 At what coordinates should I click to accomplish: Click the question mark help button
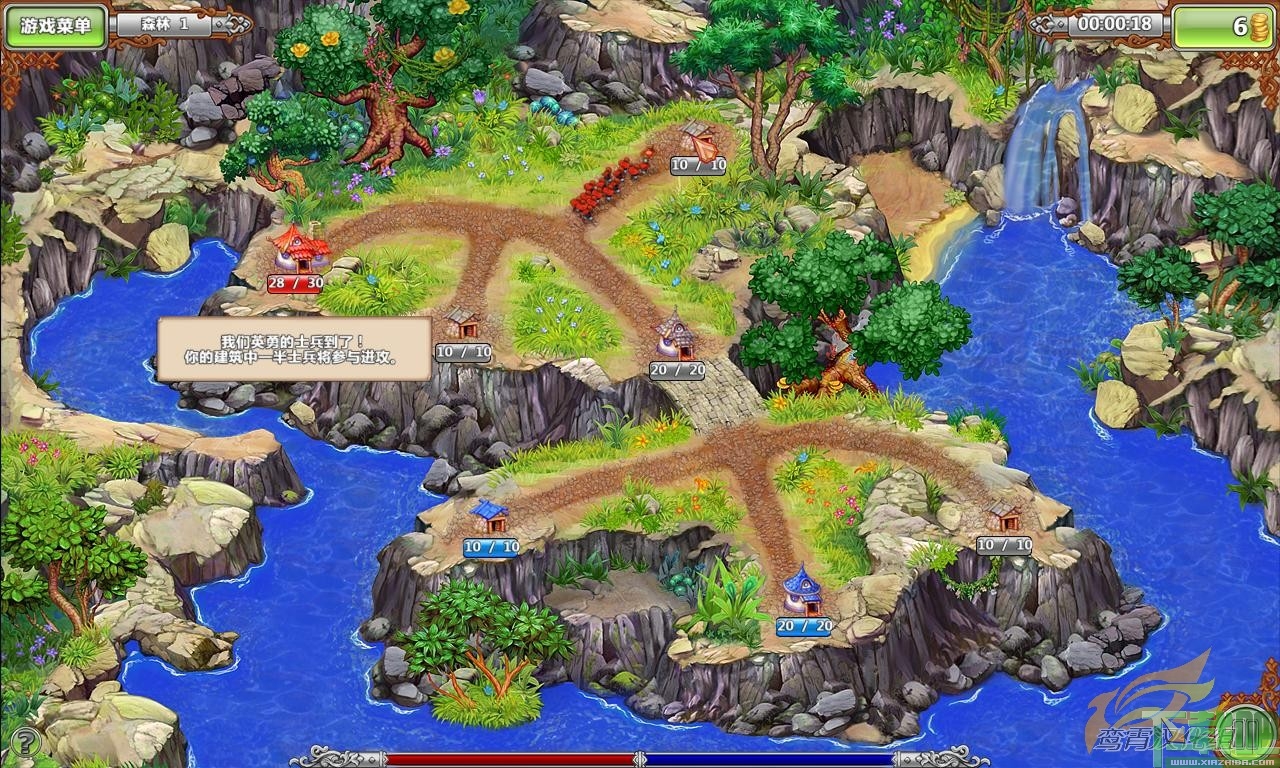click(26, 742)
